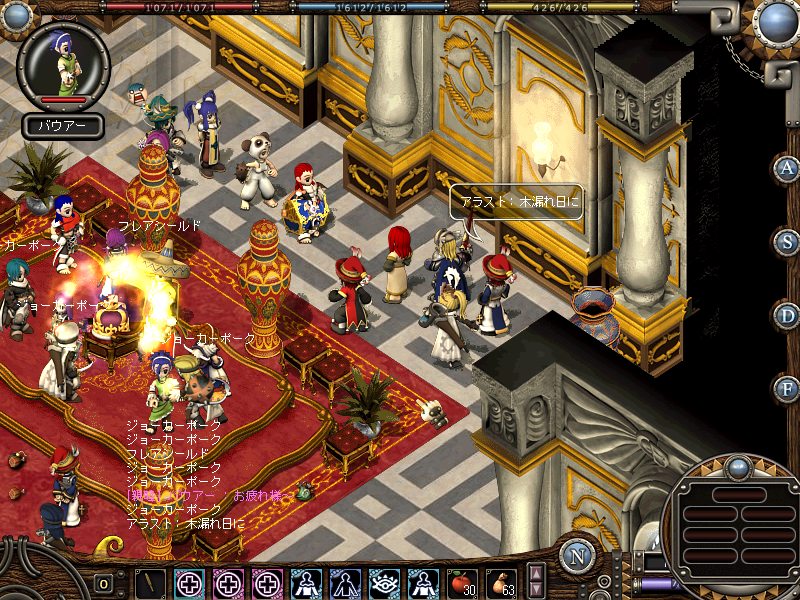Activate the eye skill icon
This screenshot has height=600, width=800.
[383, 583]
